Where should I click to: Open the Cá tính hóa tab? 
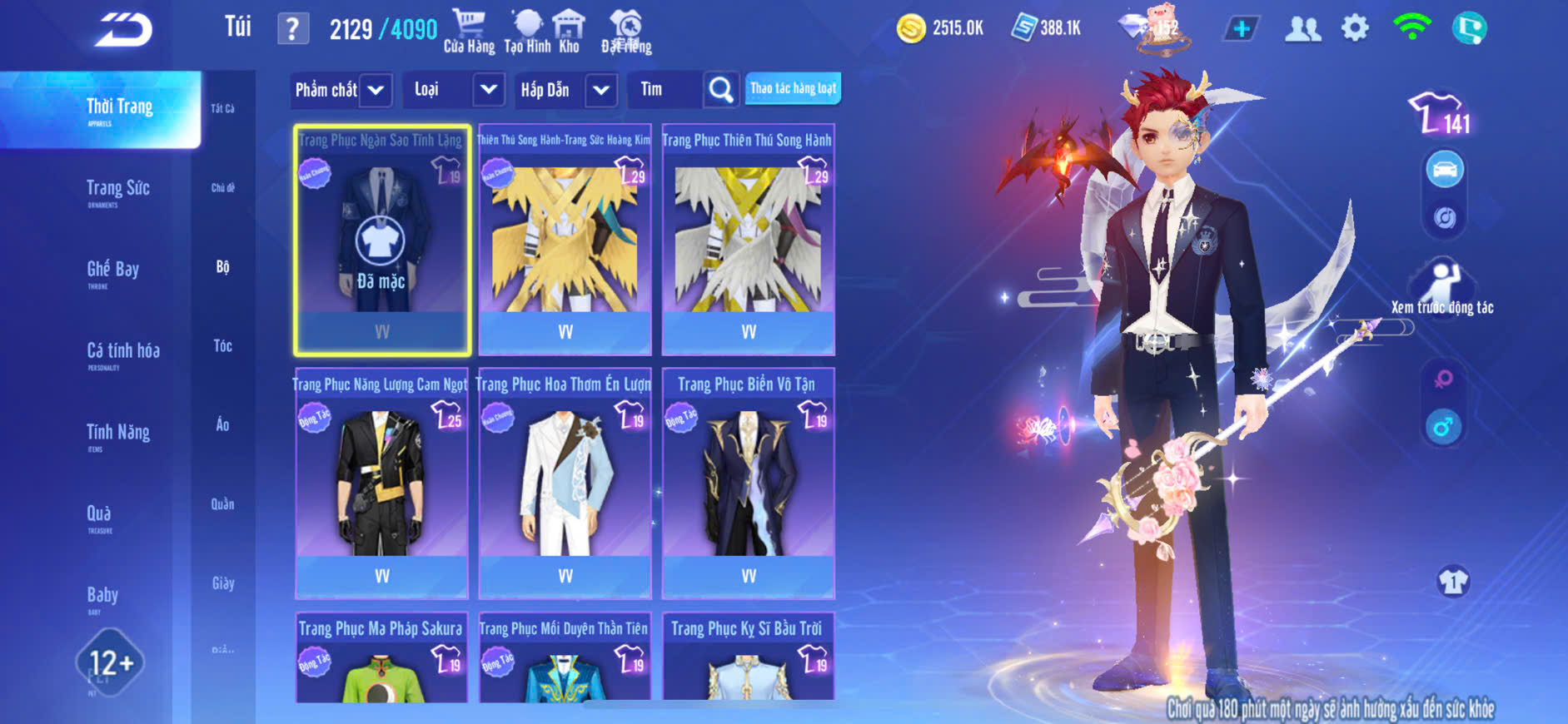122,352
